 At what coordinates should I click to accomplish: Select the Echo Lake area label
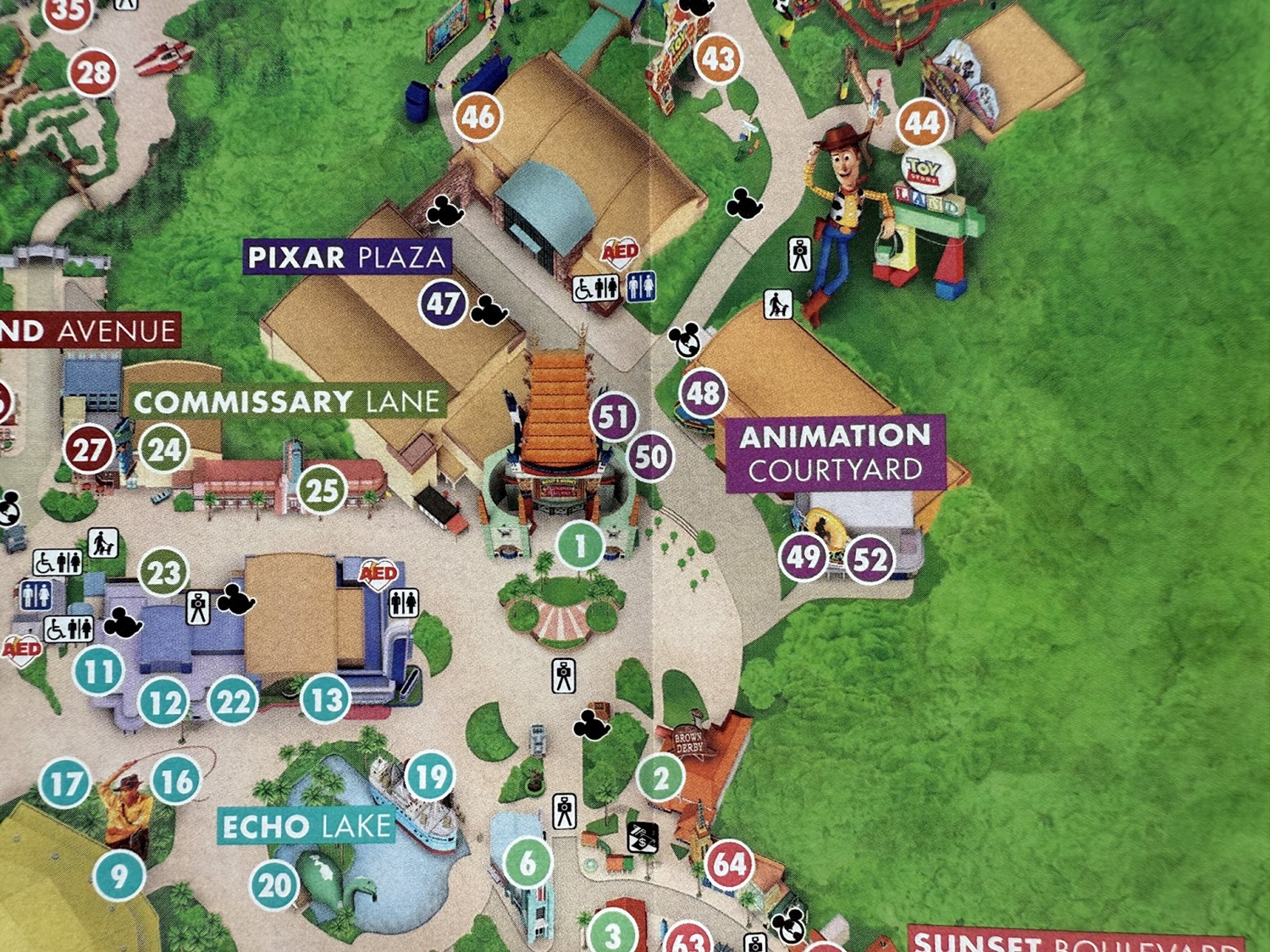(306, 826)
